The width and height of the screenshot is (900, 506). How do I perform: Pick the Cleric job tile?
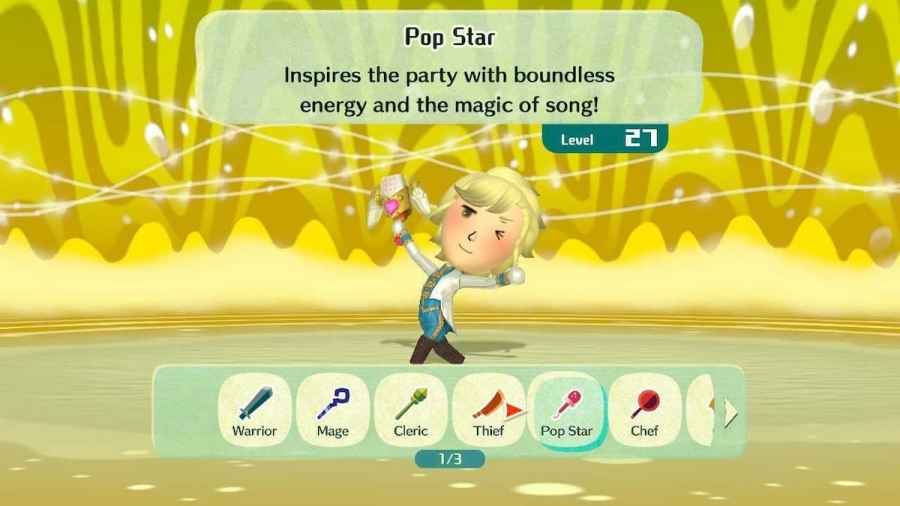(x=410, y=410)
